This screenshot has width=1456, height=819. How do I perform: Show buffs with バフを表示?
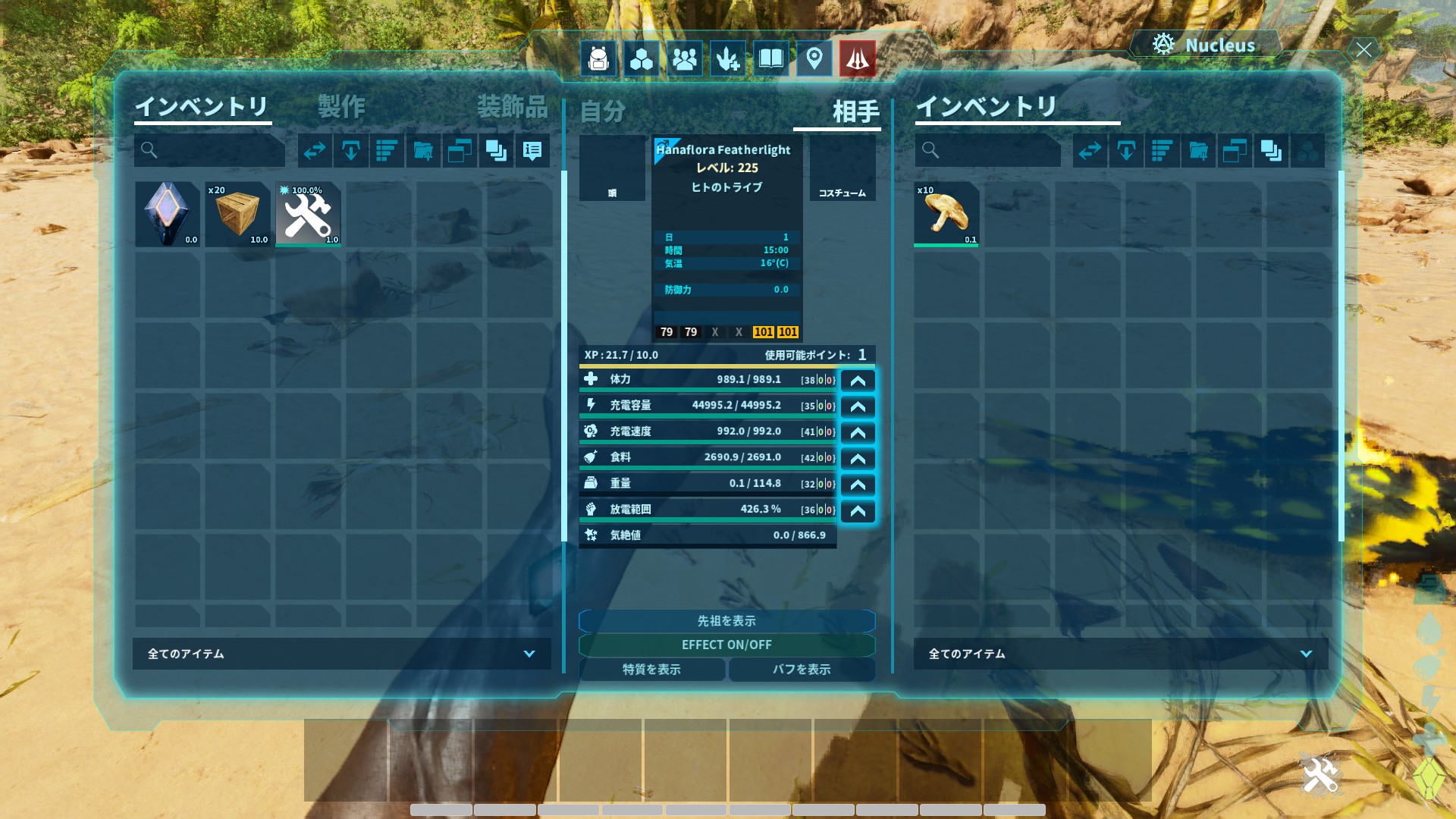coord(802,670)
